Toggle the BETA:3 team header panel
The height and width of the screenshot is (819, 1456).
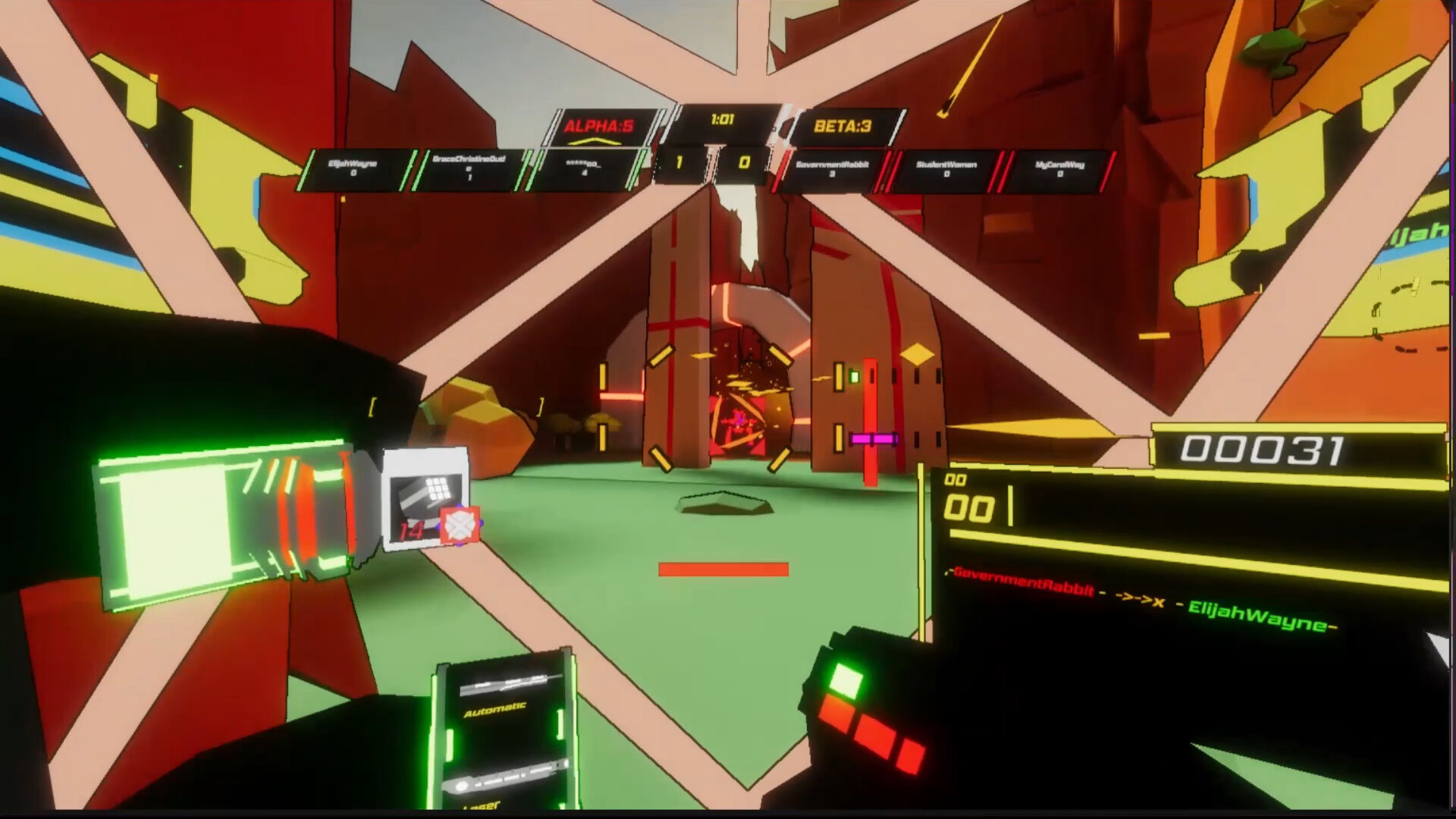[x=842, y=125]
